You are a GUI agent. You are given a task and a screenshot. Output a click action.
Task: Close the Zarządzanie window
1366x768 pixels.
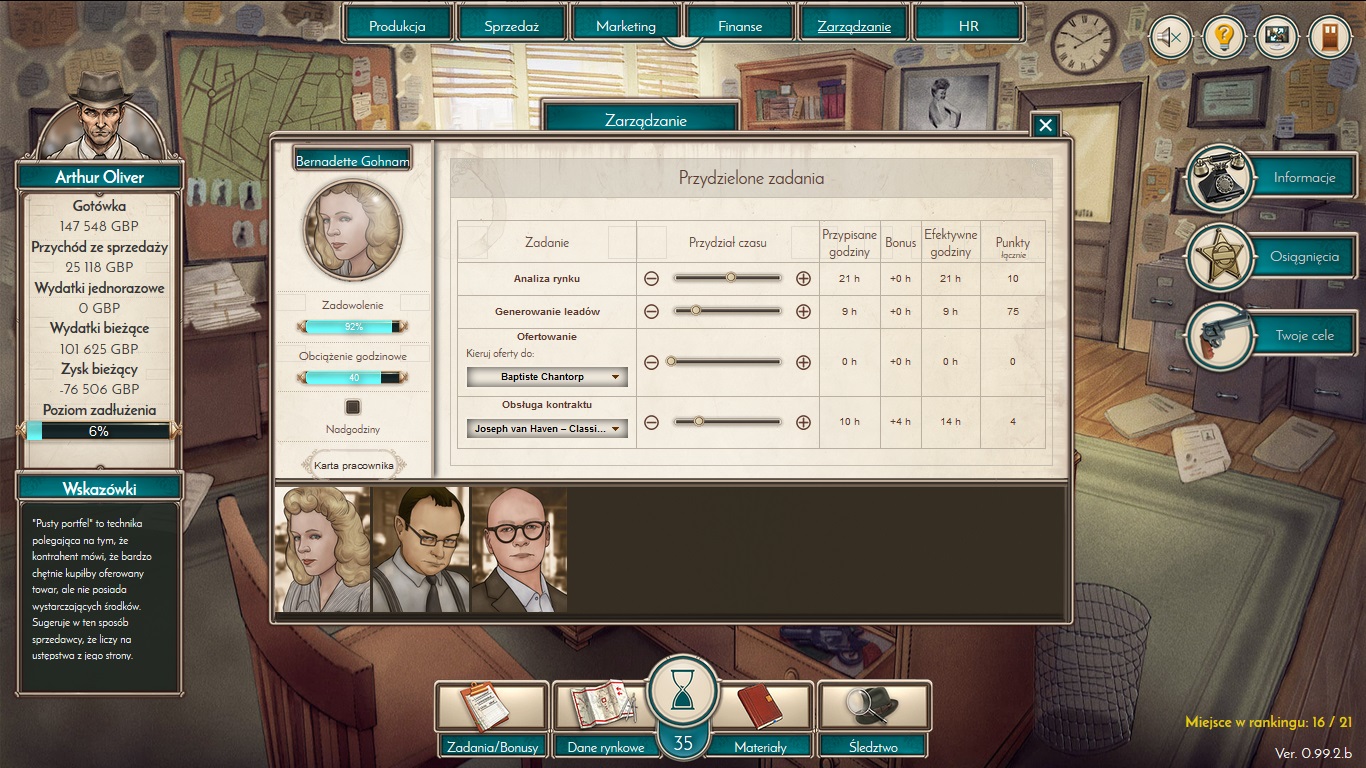tap(1045, 125)
